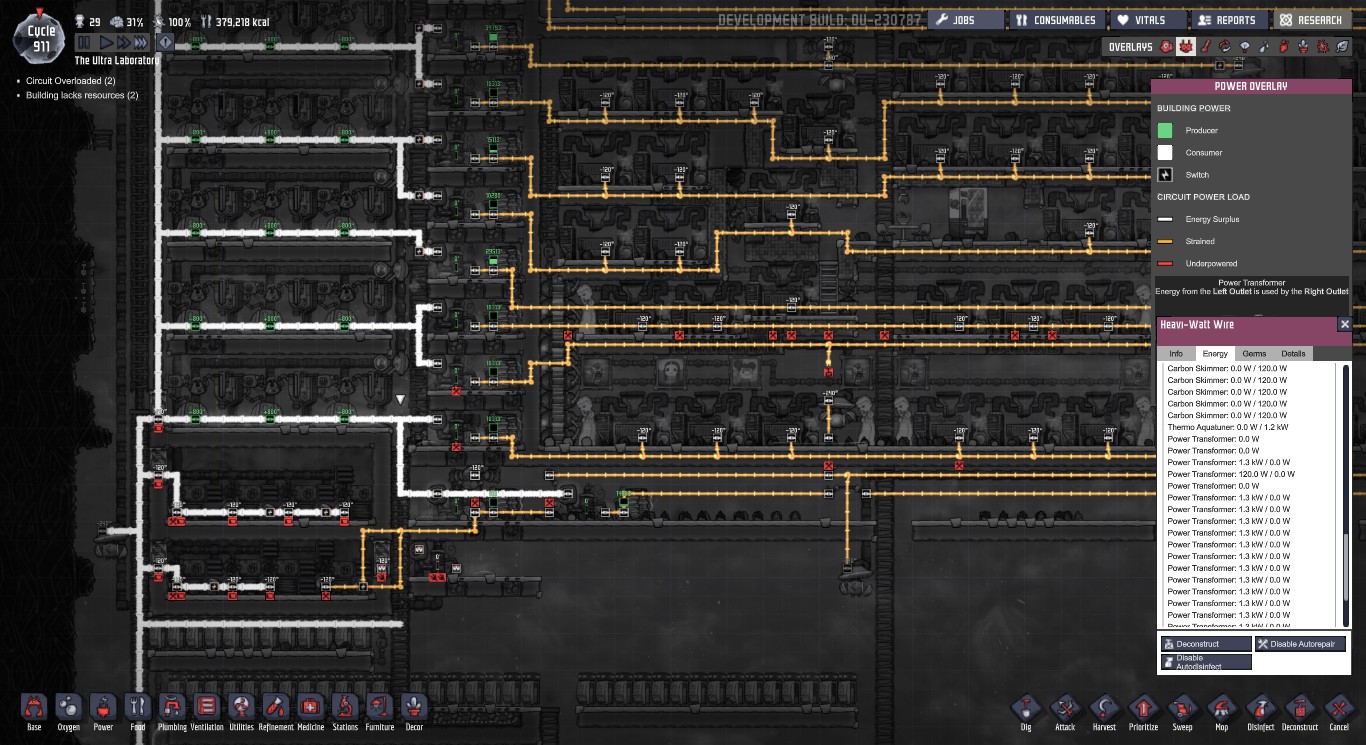The height and width of the screenshot is (745, 1366).
Task: Select the Sweep tool
Action: point(1182,710)
